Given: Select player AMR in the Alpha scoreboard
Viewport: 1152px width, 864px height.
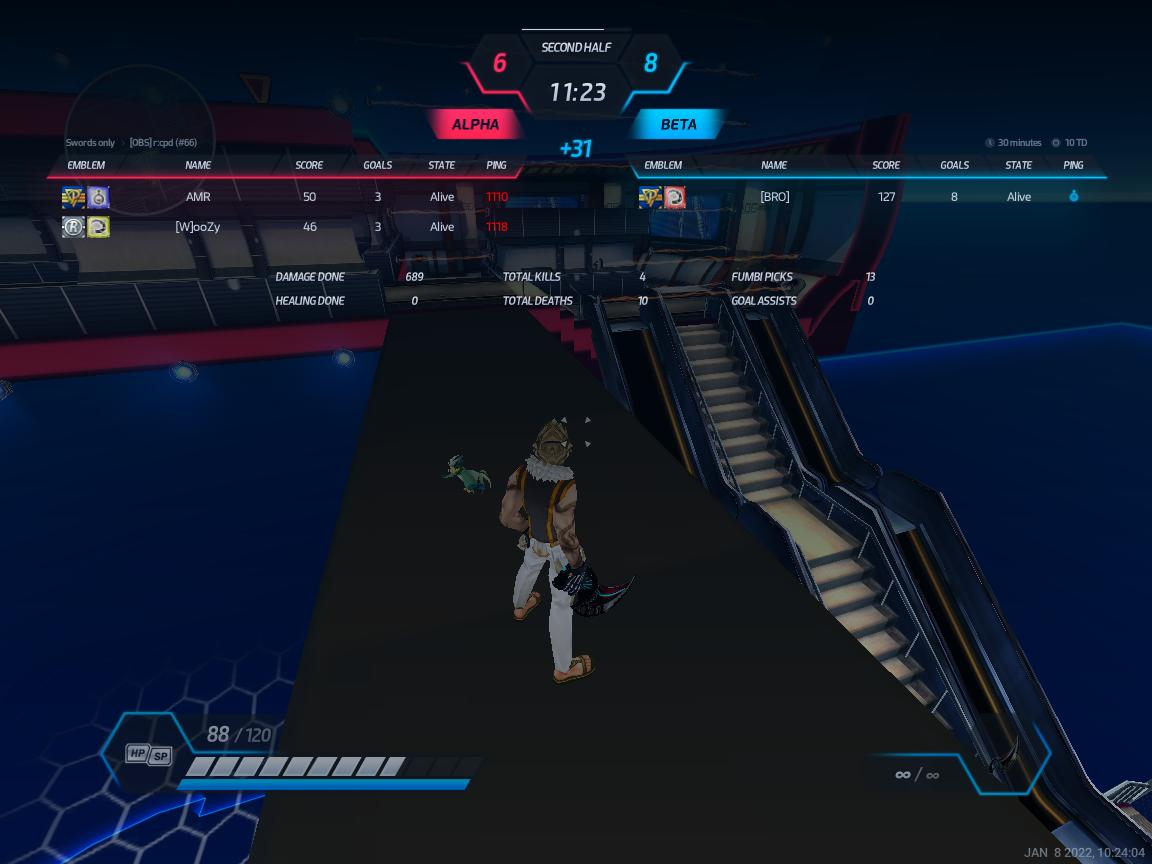Looking at the screenshot, I should (x=198, y=197).
